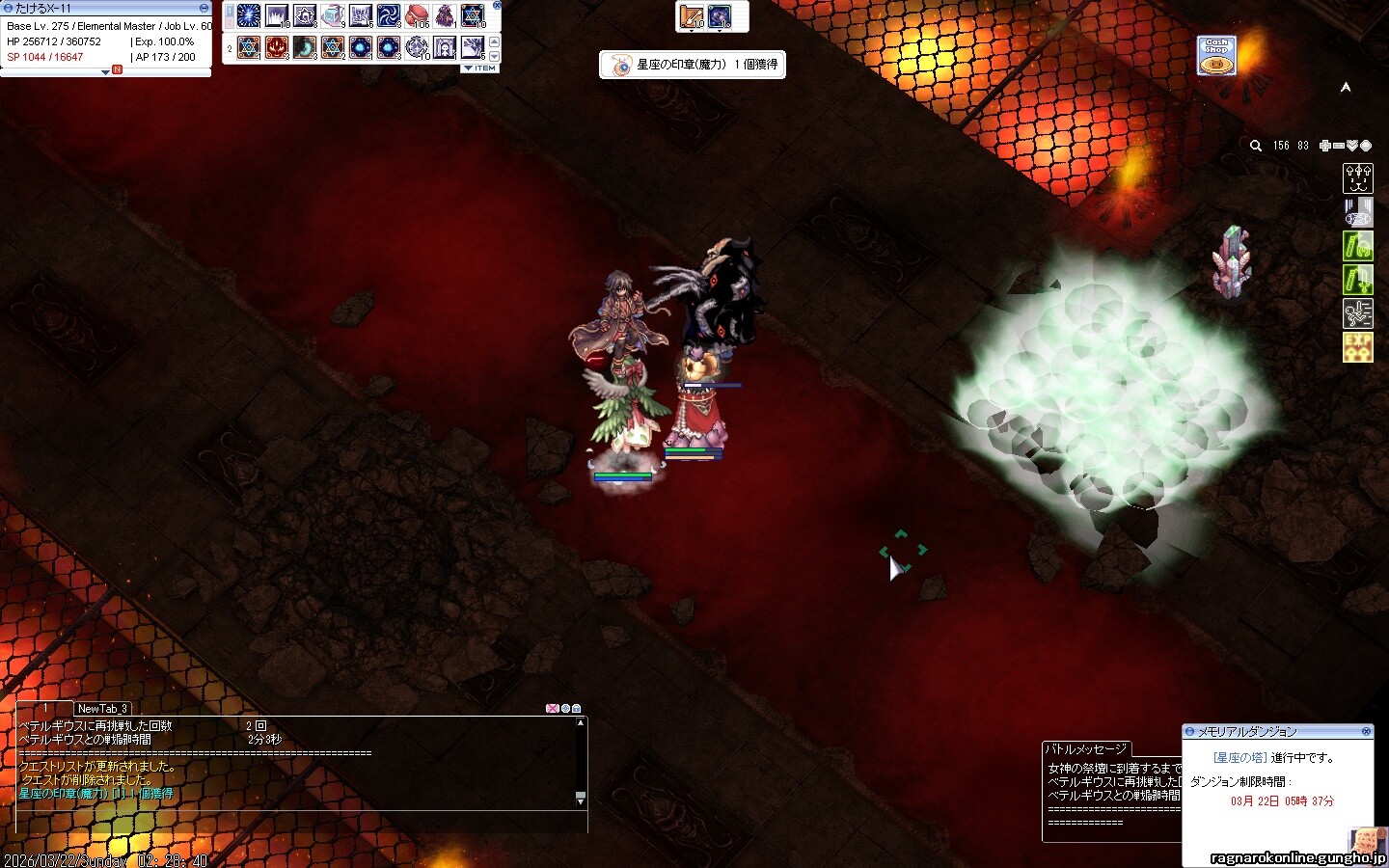Open the Cash Shop
The height and width of the screenshot is (868, 1389).
(x=1216, y=56)
